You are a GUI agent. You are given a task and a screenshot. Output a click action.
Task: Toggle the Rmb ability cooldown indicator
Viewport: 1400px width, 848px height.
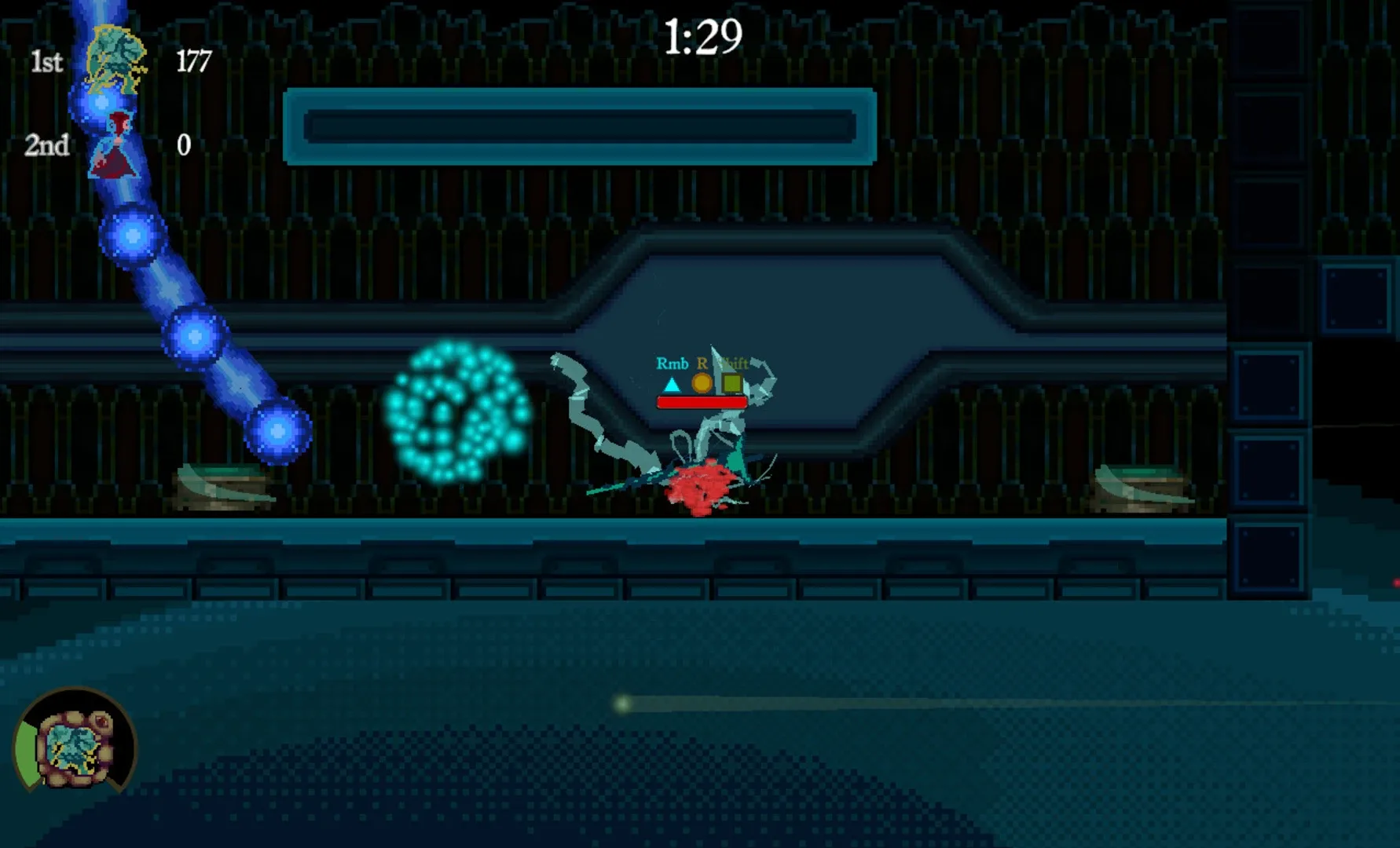672,383
